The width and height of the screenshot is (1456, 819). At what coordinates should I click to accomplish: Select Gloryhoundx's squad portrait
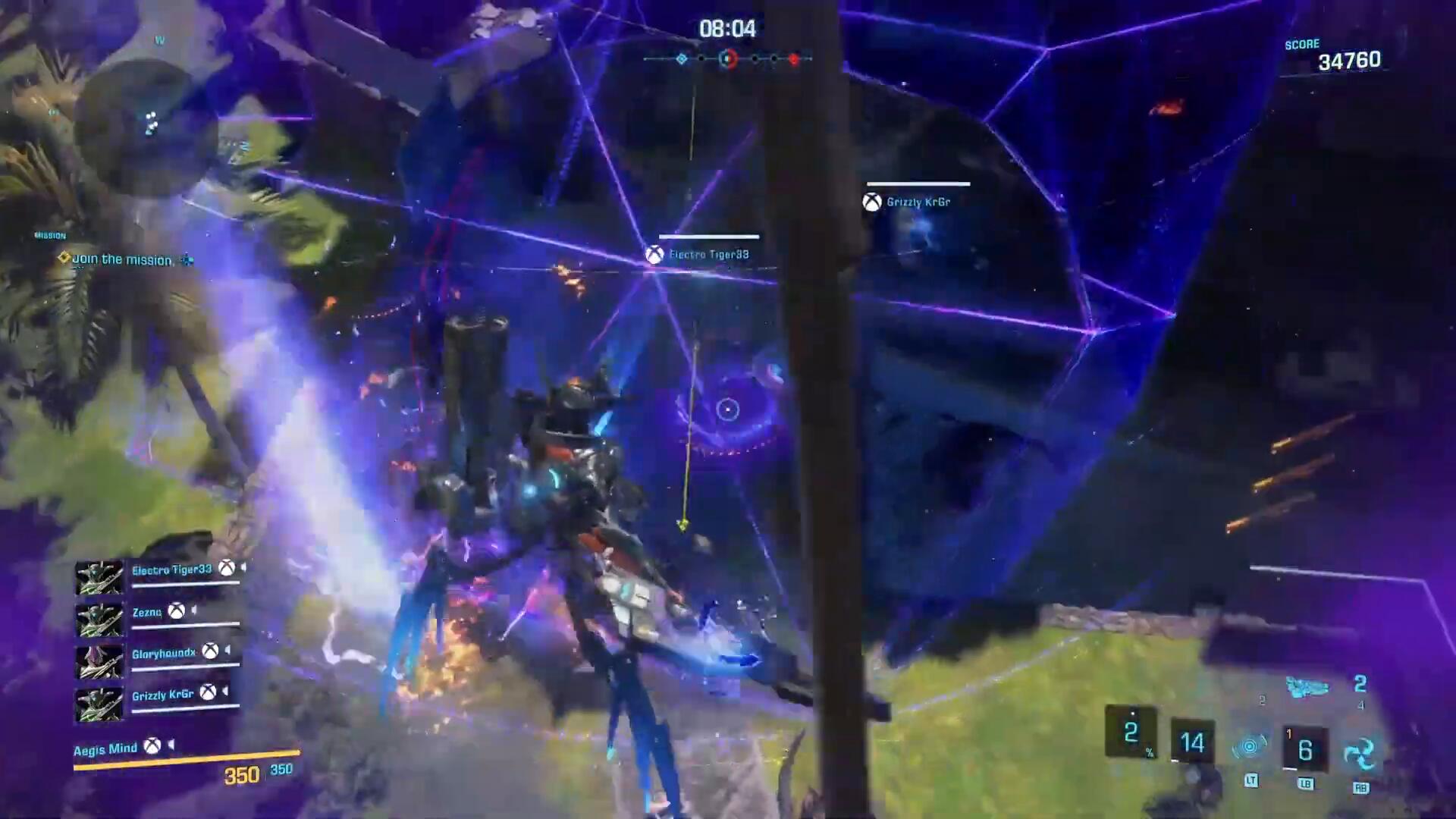[99, 662]
